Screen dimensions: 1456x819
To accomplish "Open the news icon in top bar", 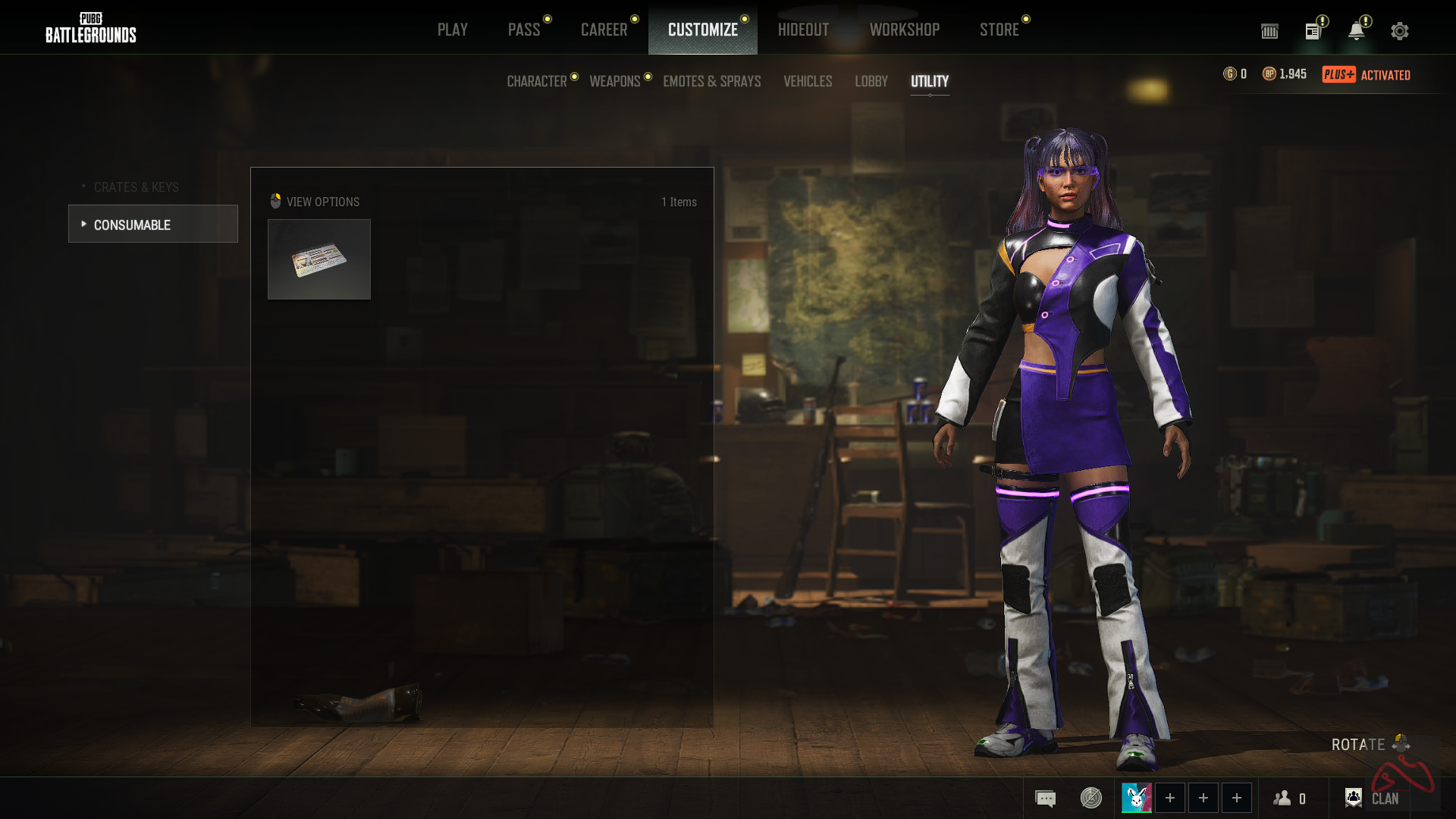I will point(1313,31).
